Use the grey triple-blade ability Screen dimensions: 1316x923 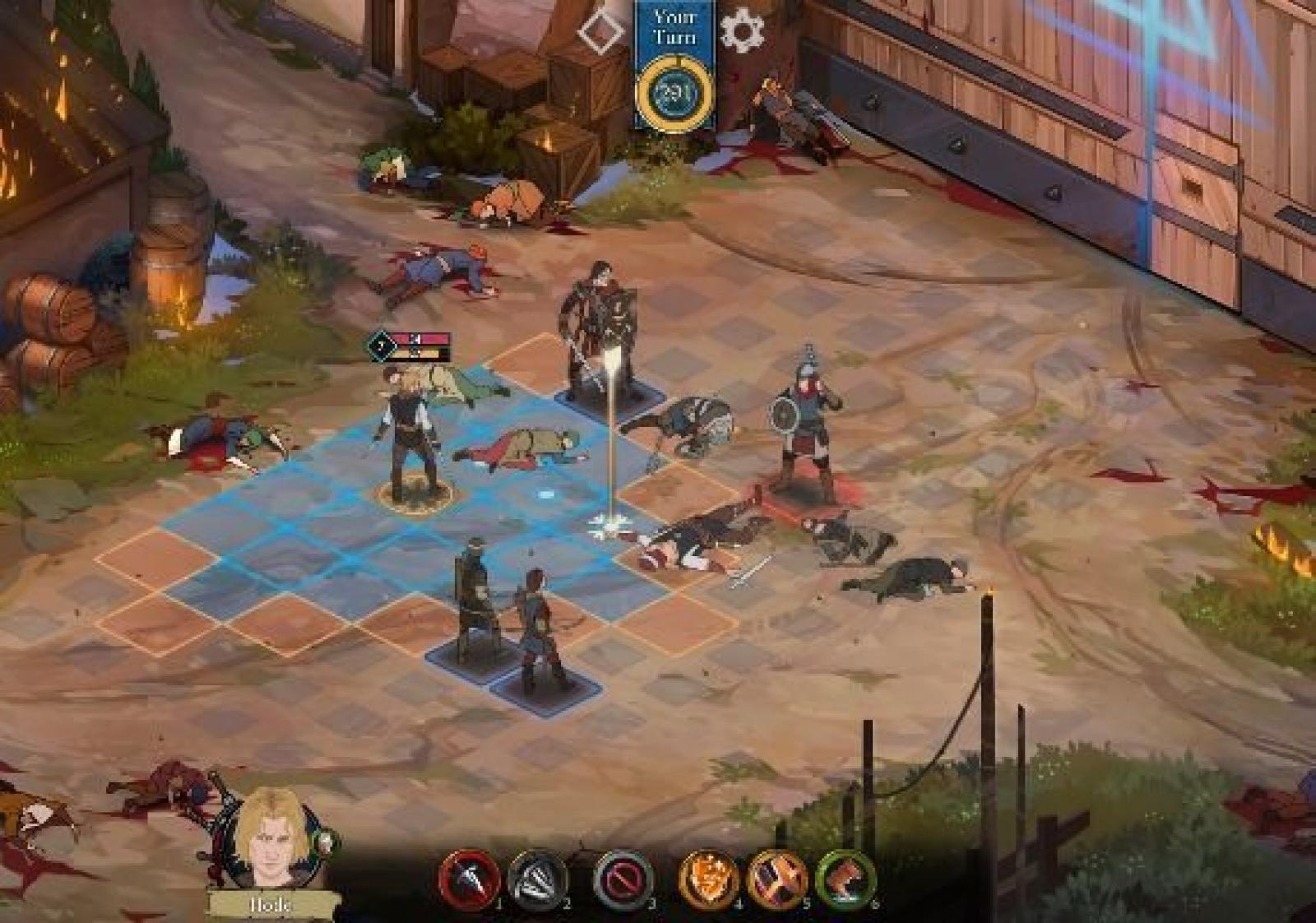(539, 879)
